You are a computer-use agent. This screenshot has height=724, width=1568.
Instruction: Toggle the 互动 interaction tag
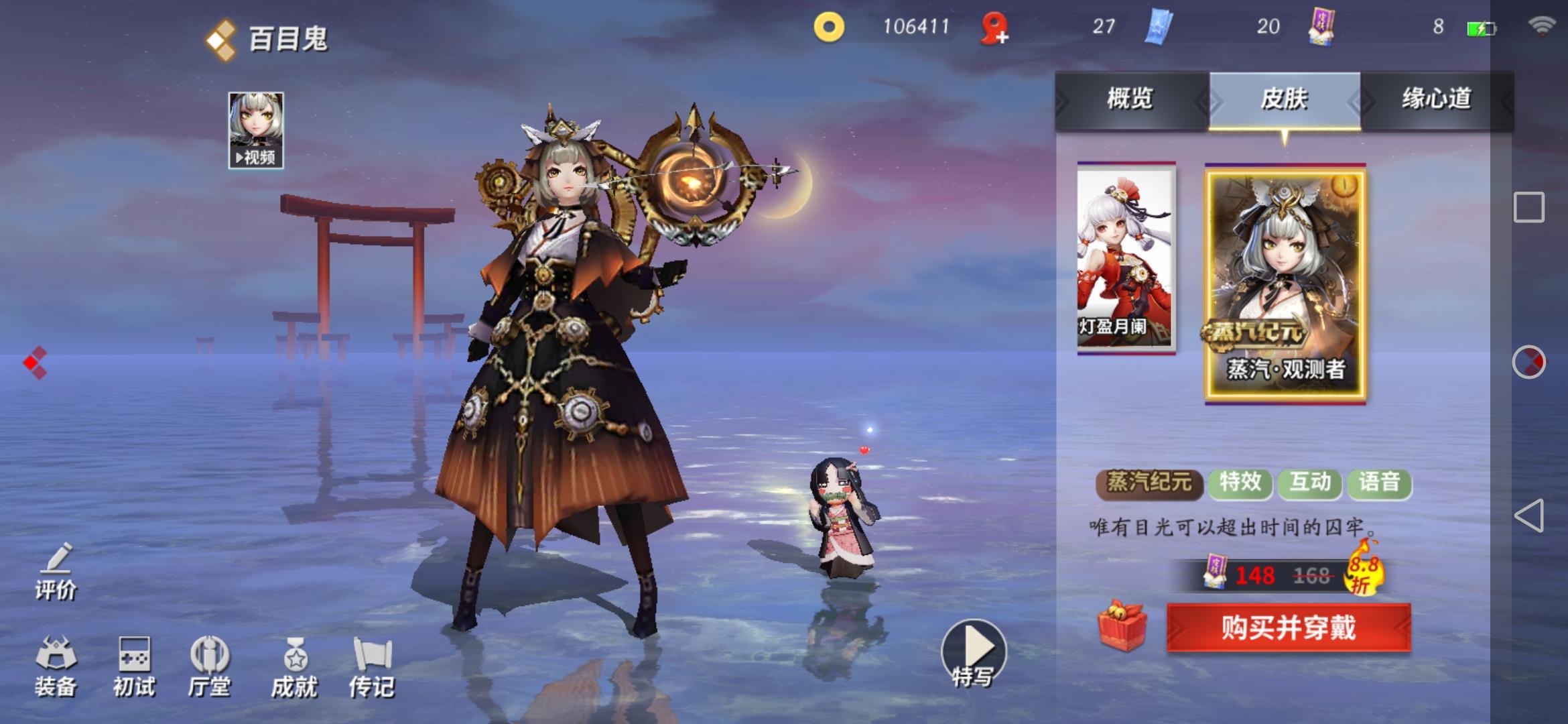[x=1309, y=481]
